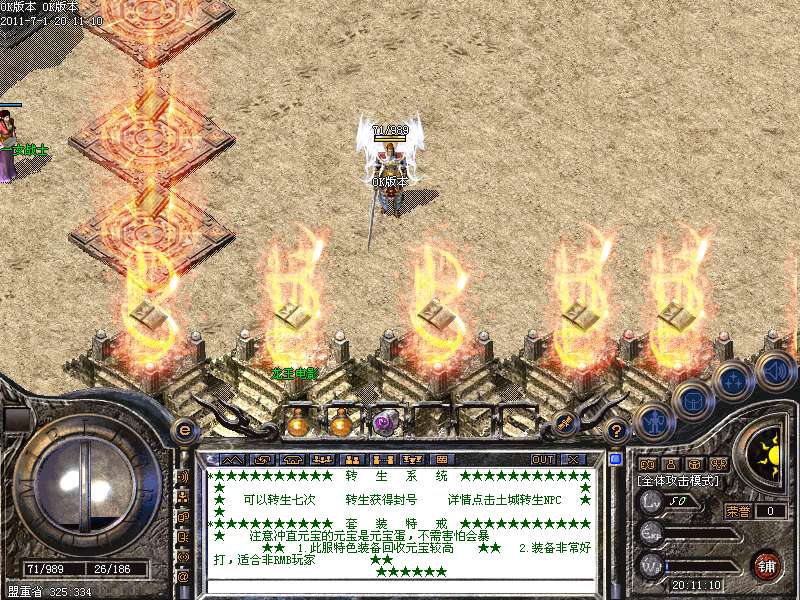Toggle the sound speaker button
The image size is (800, 600).
tap(774, 368)
